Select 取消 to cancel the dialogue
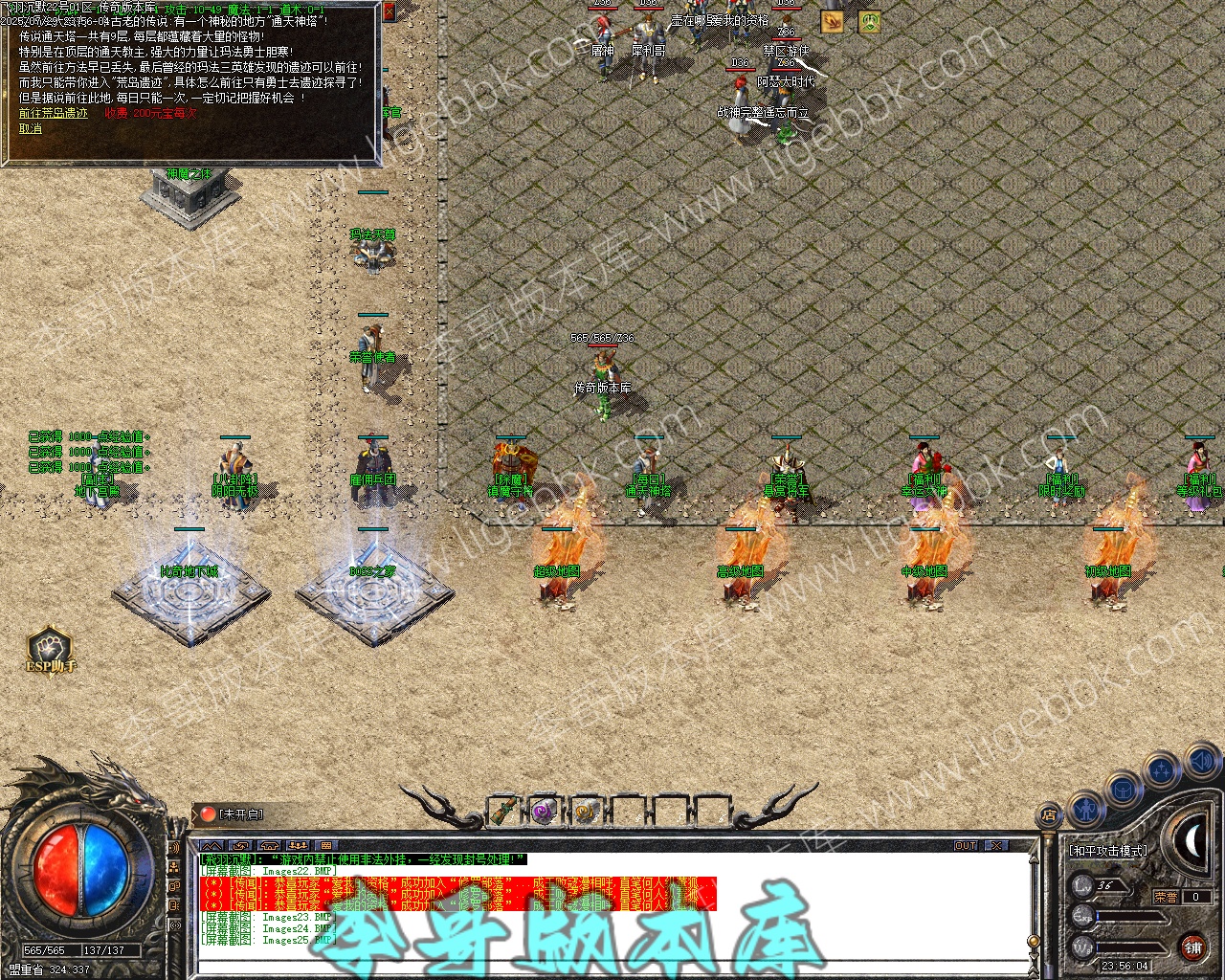Image resolution: width=1225 pixels, height=980 pixels. (31, 128)
